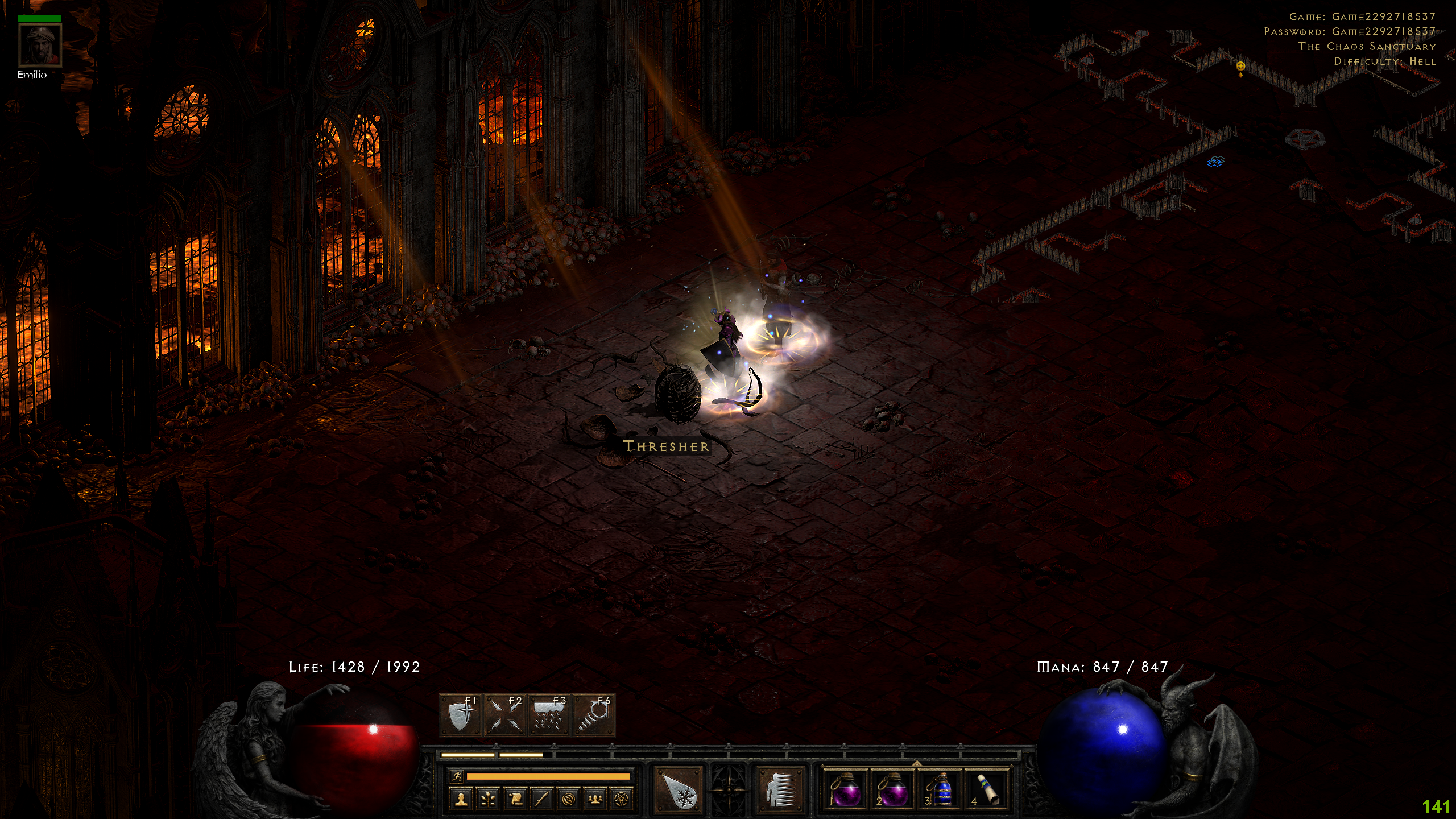Toggle the run/walk button
Image resolution: width=1456 pixels, height=819 pixels.
(x=456, y=776)
